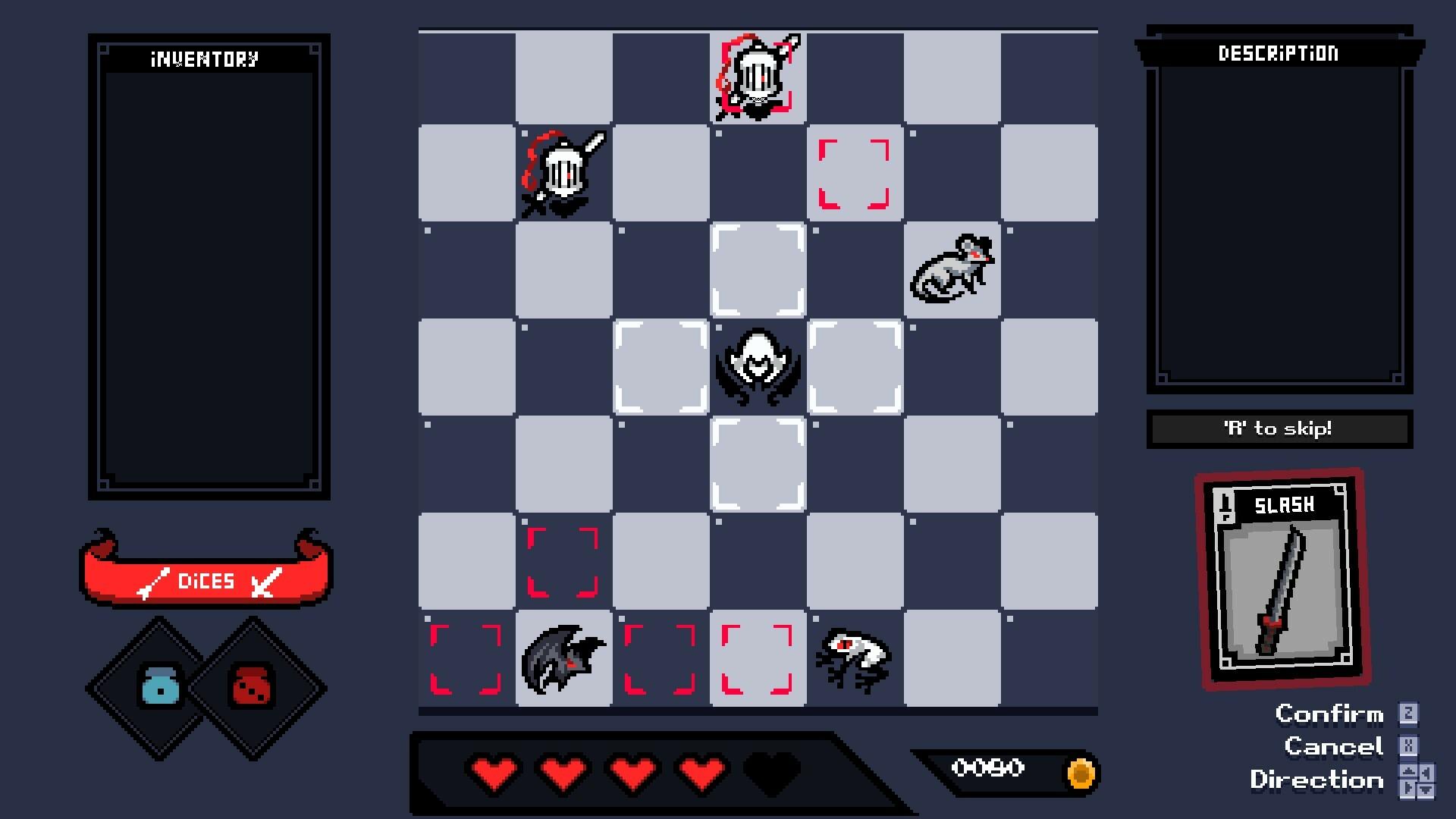Click the 'R' to skip label
The image size is (1456, 819).
(1279, 428)
